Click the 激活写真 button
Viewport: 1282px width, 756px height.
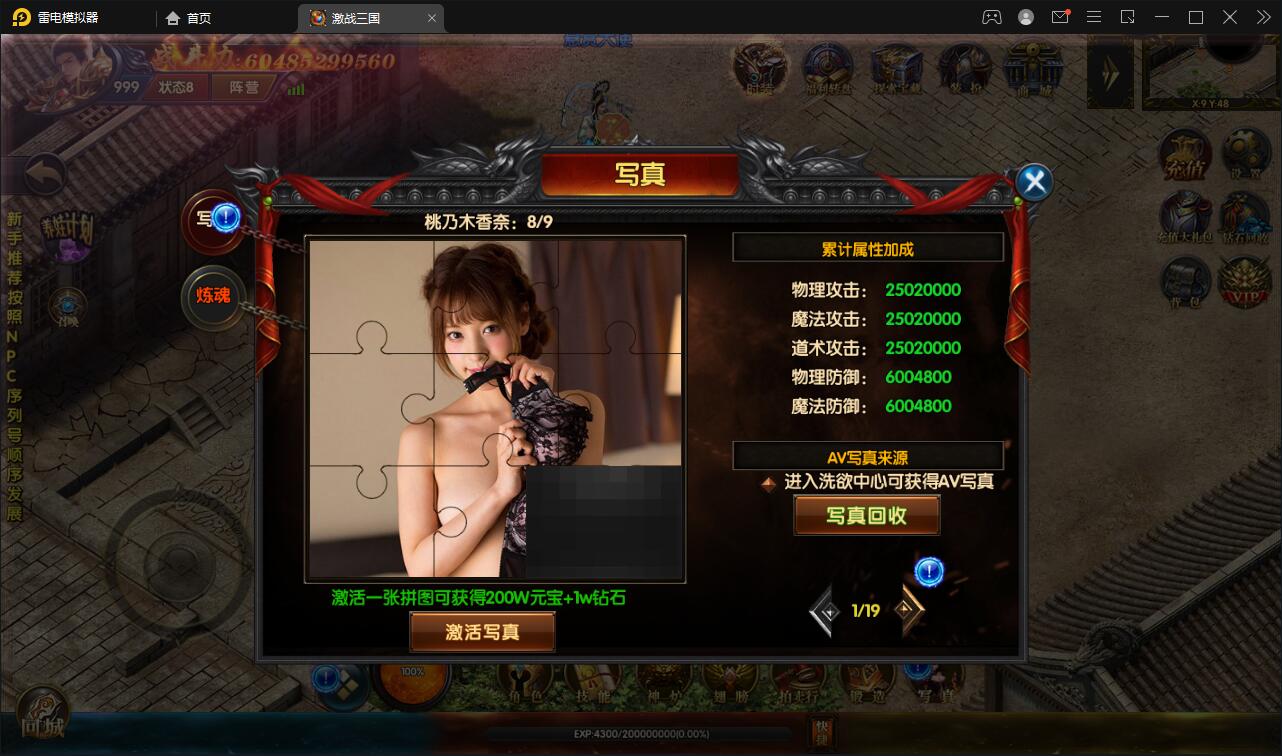[x=482, y=632]
